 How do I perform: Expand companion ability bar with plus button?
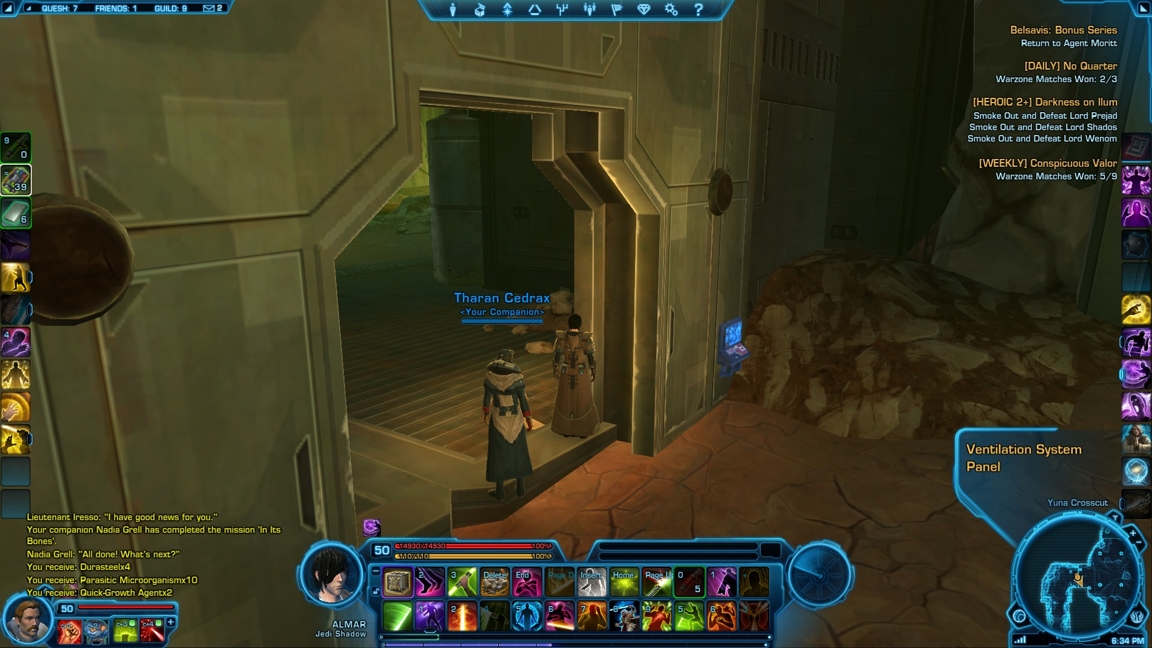click(171, 623)
